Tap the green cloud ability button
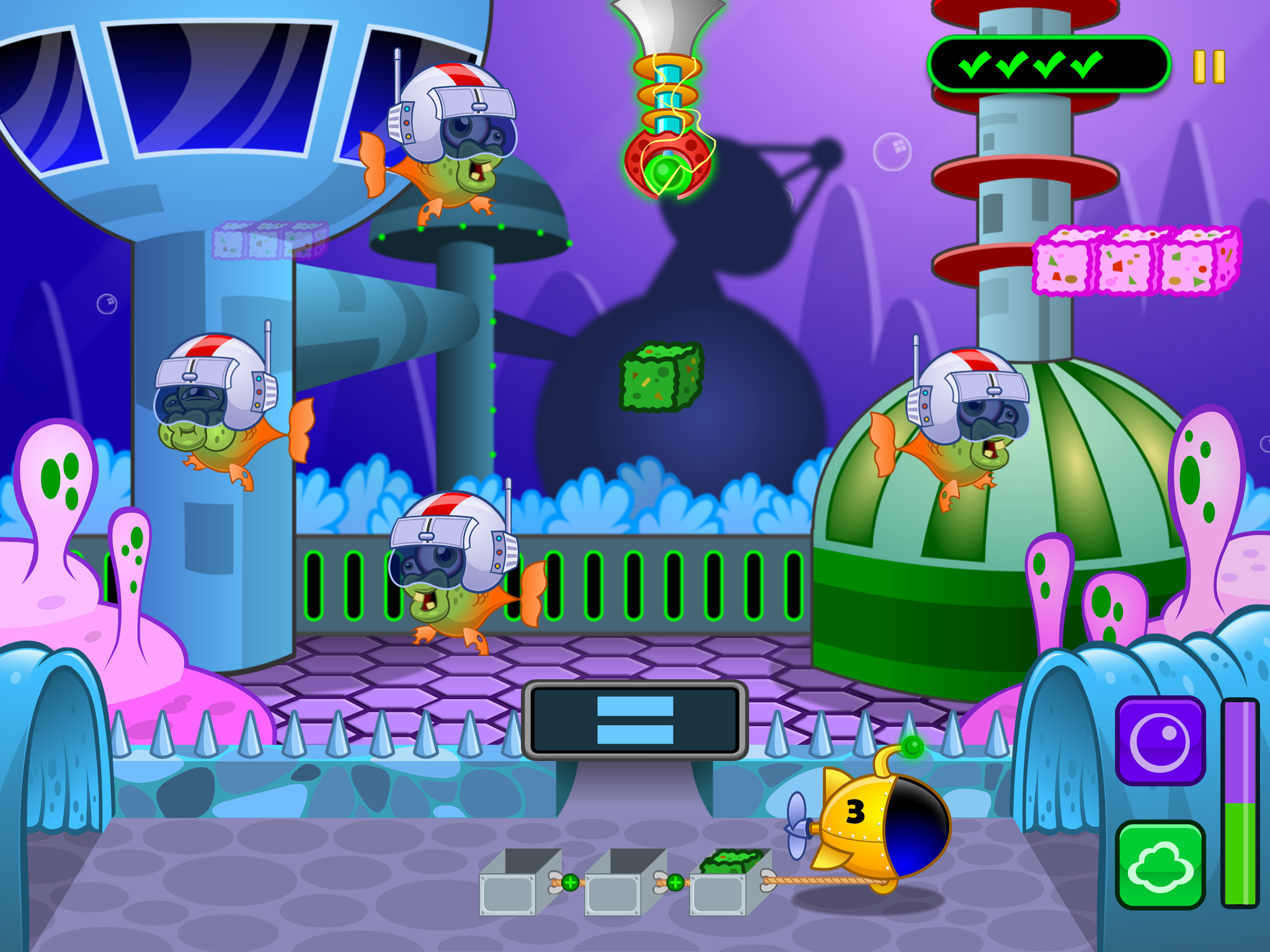 tap(1160, 865)
